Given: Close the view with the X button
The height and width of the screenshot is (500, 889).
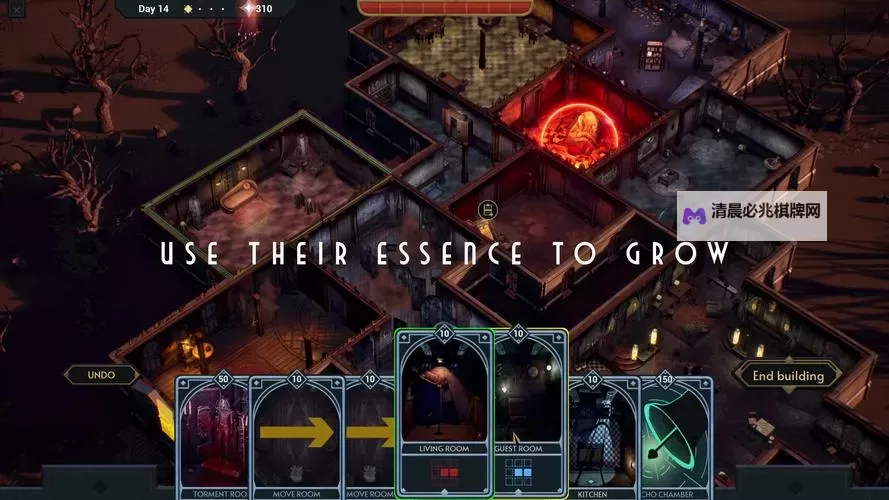Looking at the screenshot, I should [x=16, y=10].
